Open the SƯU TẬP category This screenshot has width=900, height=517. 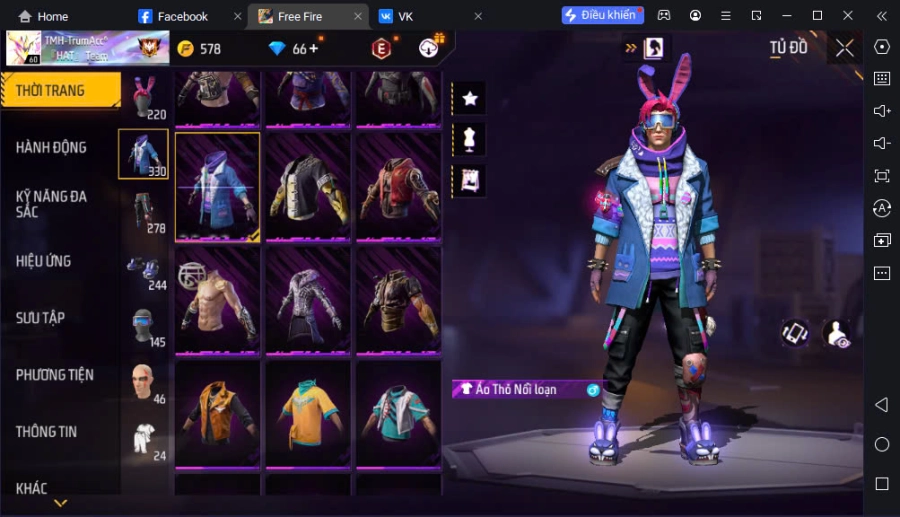click(41, 317)
